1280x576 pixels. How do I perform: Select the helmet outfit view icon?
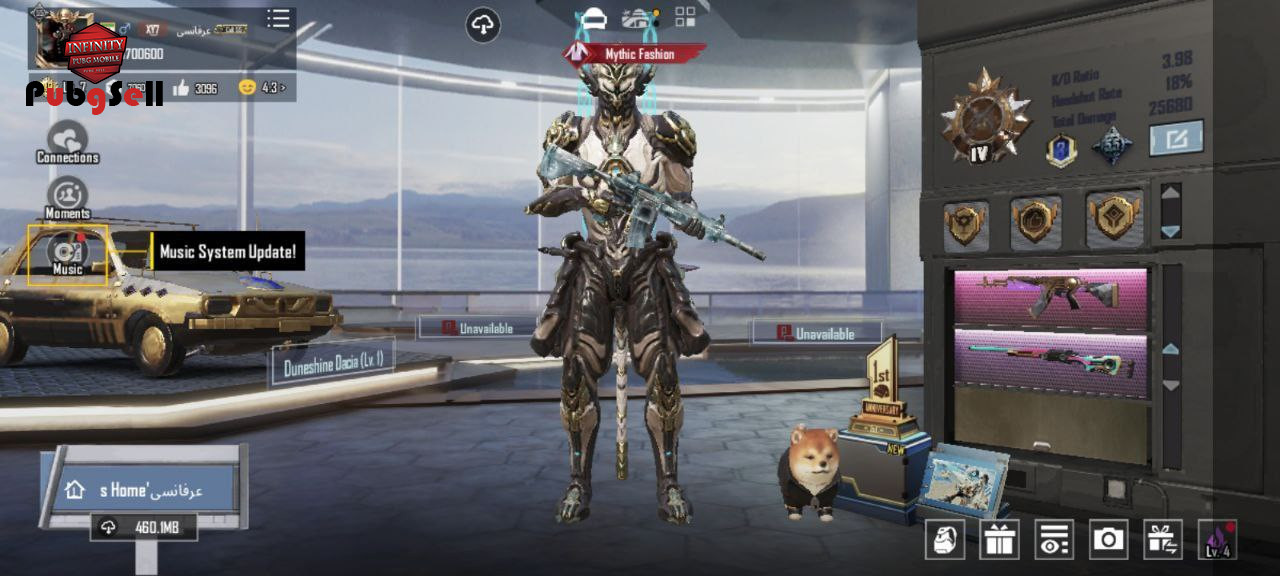[x=593, y=17]
